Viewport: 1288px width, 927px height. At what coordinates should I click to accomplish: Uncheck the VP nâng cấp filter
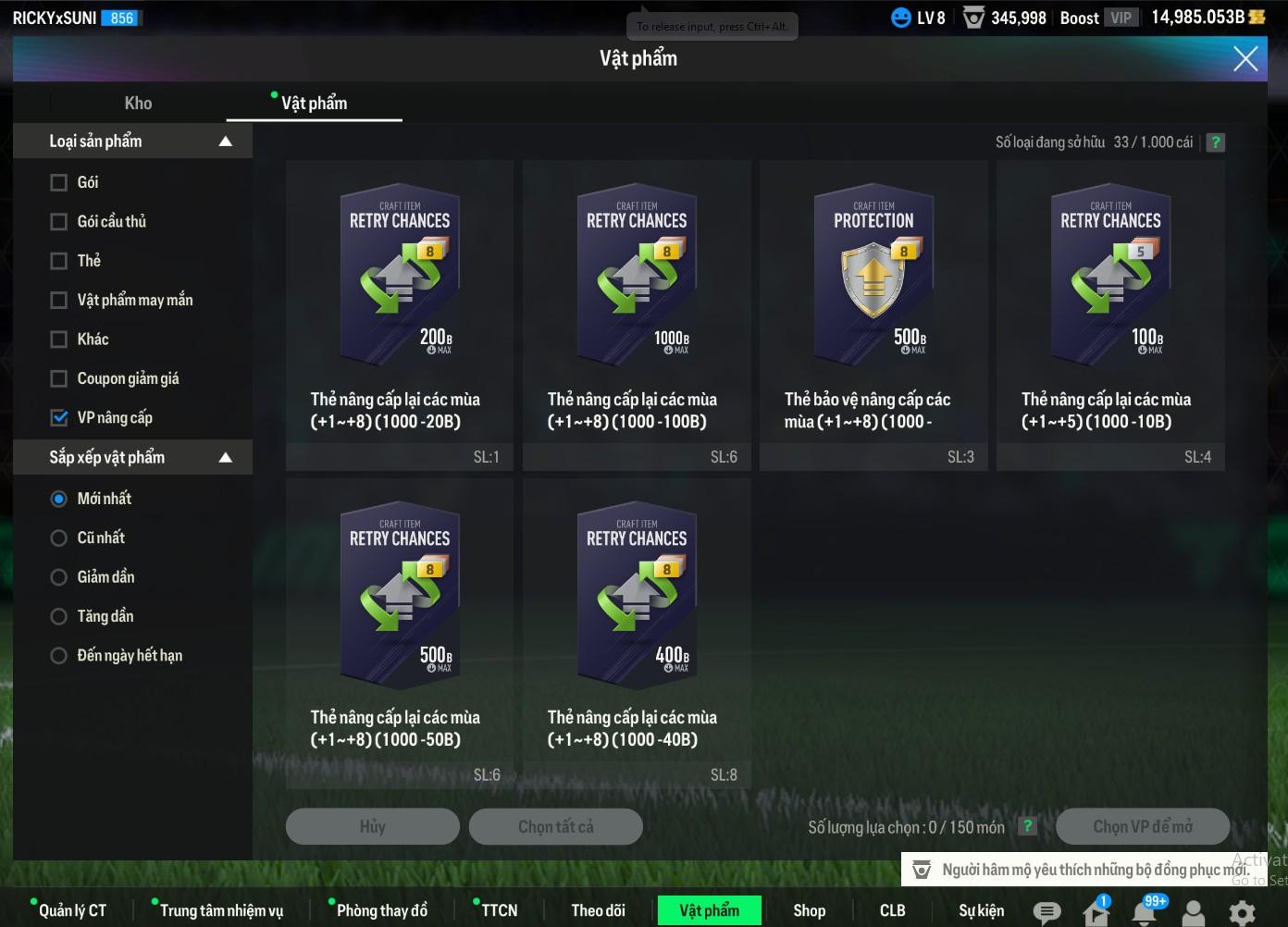(x=59, y=418)
